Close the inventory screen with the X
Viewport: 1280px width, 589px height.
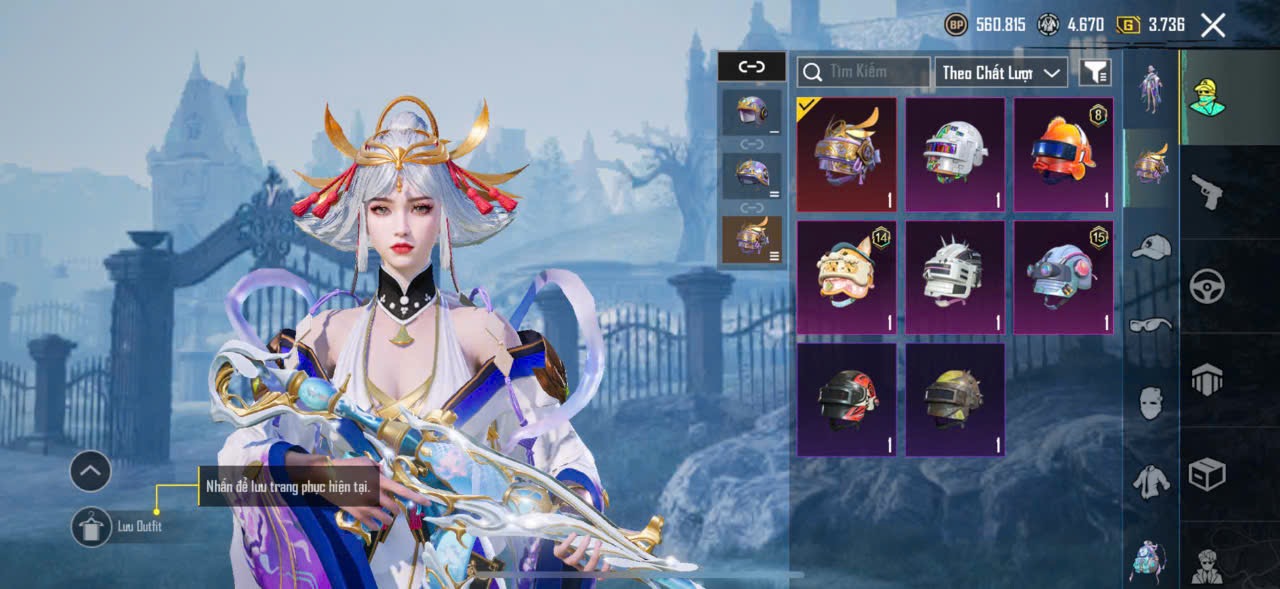pyautogui.click(x=1212, y=25)
